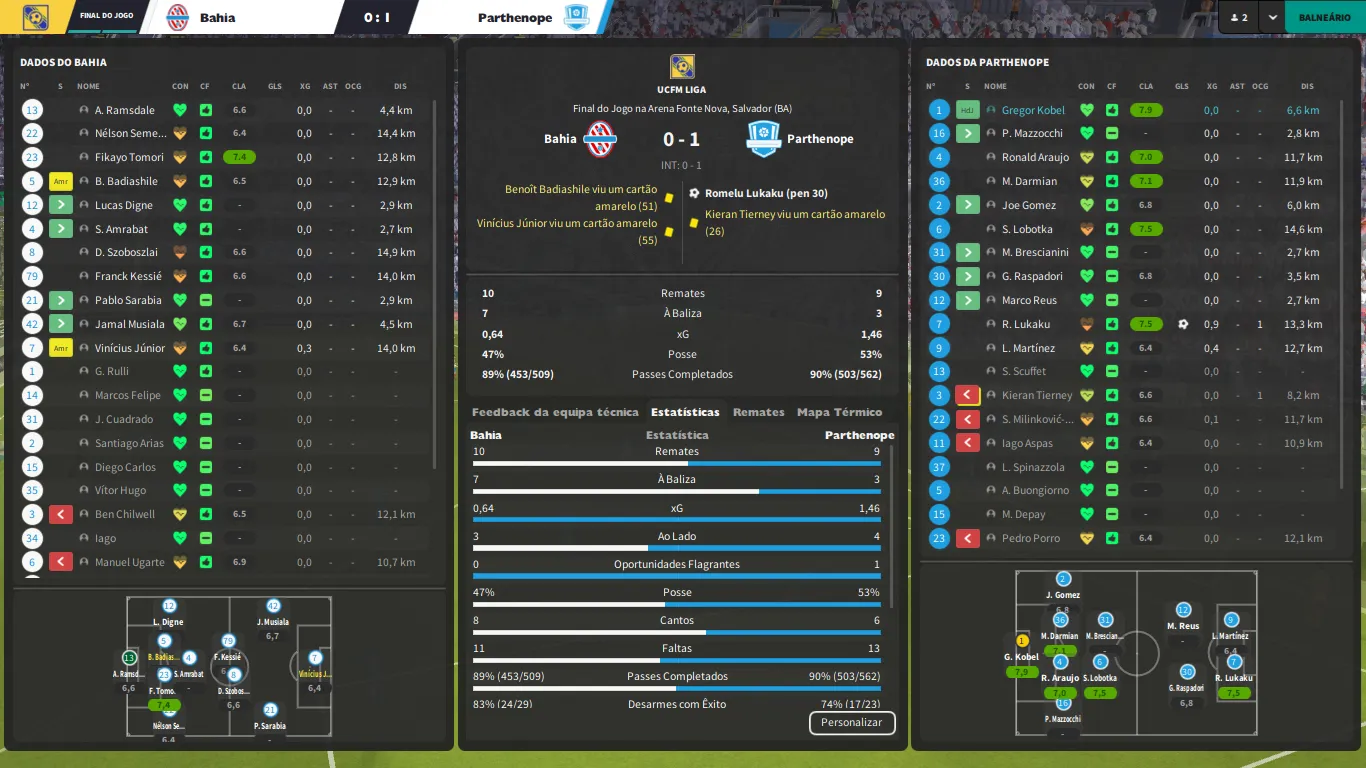Select the Estatísticas tab
1366x768 pixels.
685,412
